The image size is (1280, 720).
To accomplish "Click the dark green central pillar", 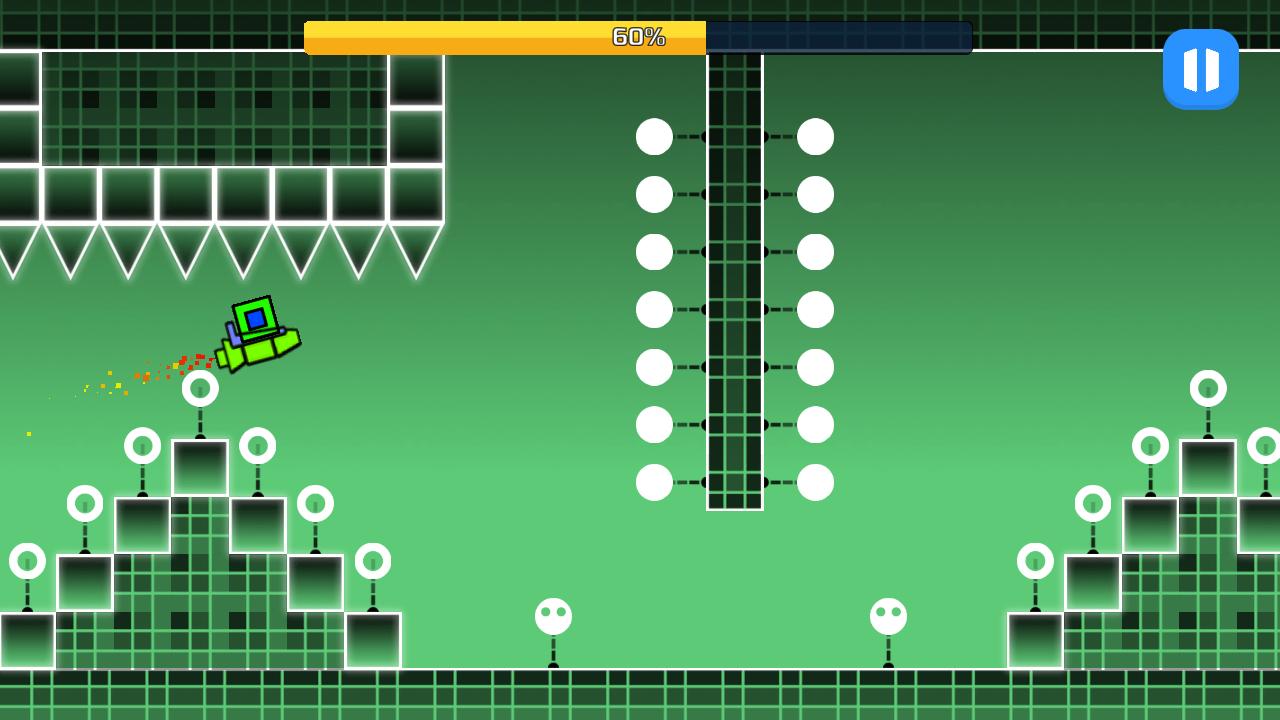I will click(735, 280).
